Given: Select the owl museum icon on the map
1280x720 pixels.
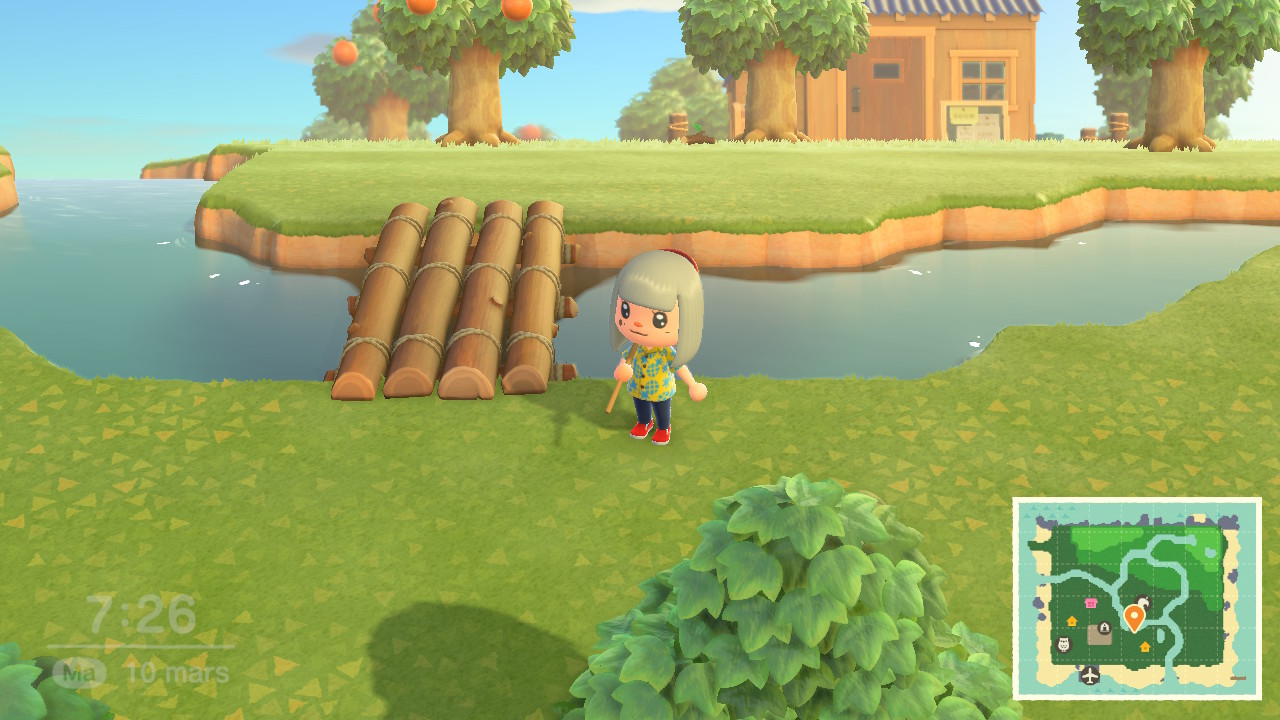Looking at the screenshot, I should point(1063,645).
